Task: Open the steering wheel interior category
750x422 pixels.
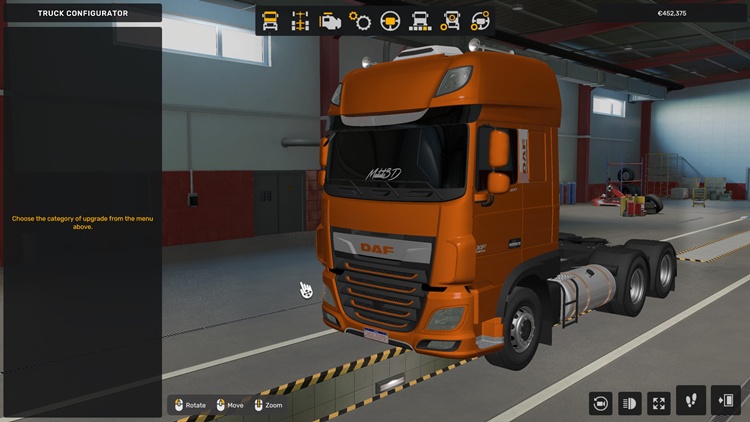Action: point(391,20)
